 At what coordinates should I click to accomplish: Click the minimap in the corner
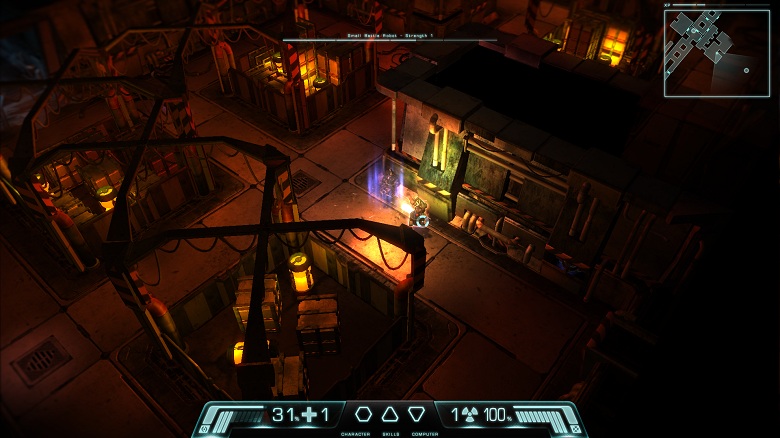pos(716,52)
